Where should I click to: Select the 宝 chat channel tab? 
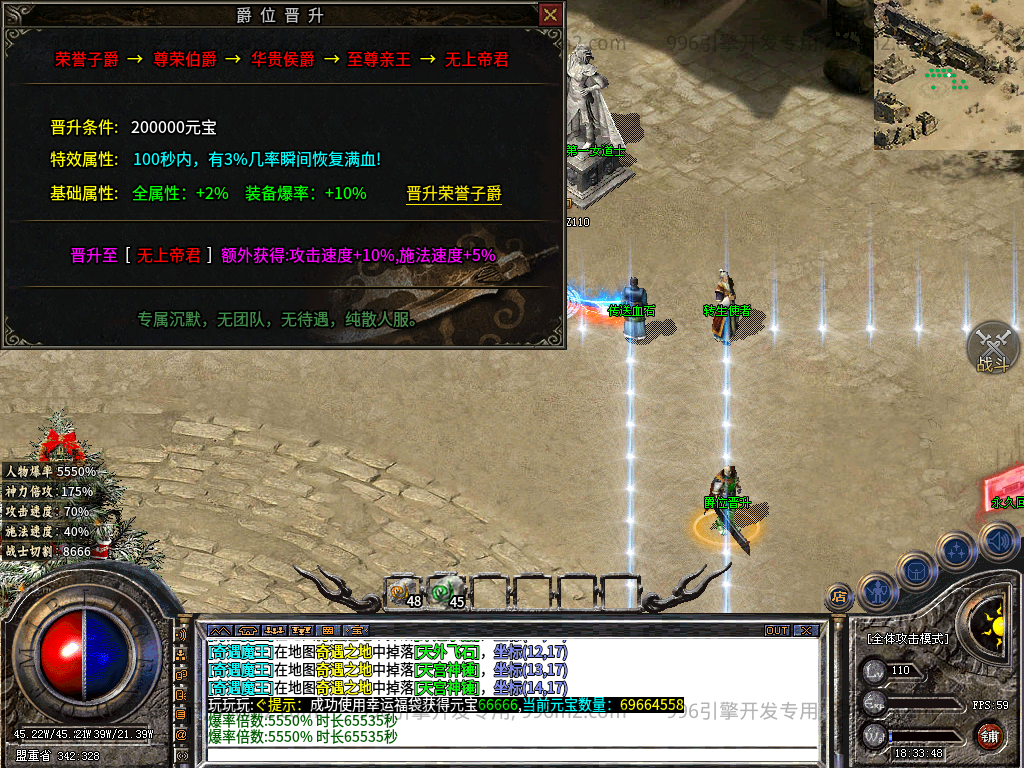pyautogui.click(x=352, y=631)
